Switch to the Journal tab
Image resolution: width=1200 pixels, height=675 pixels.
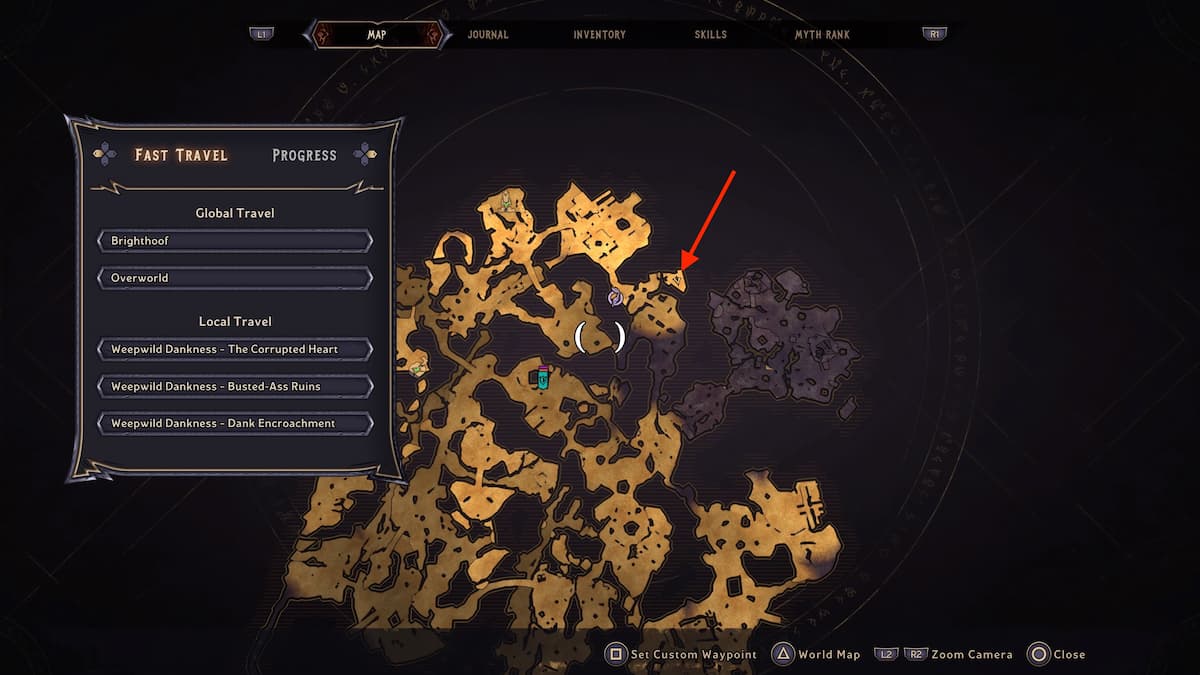tap(488, 35)
